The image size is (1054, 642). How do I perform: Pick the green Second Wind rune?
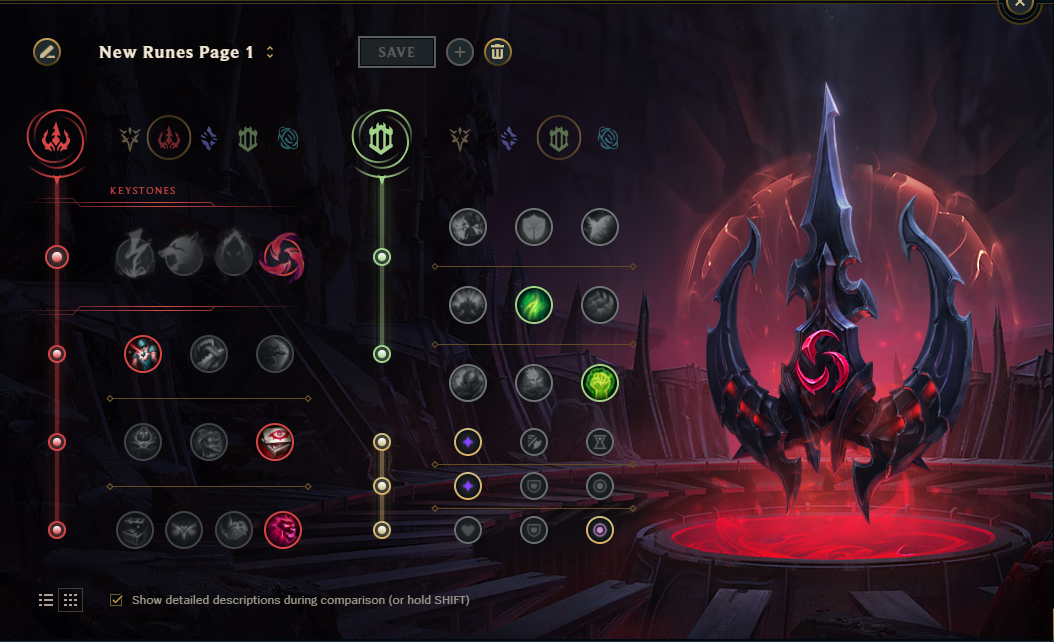point(534,305)
